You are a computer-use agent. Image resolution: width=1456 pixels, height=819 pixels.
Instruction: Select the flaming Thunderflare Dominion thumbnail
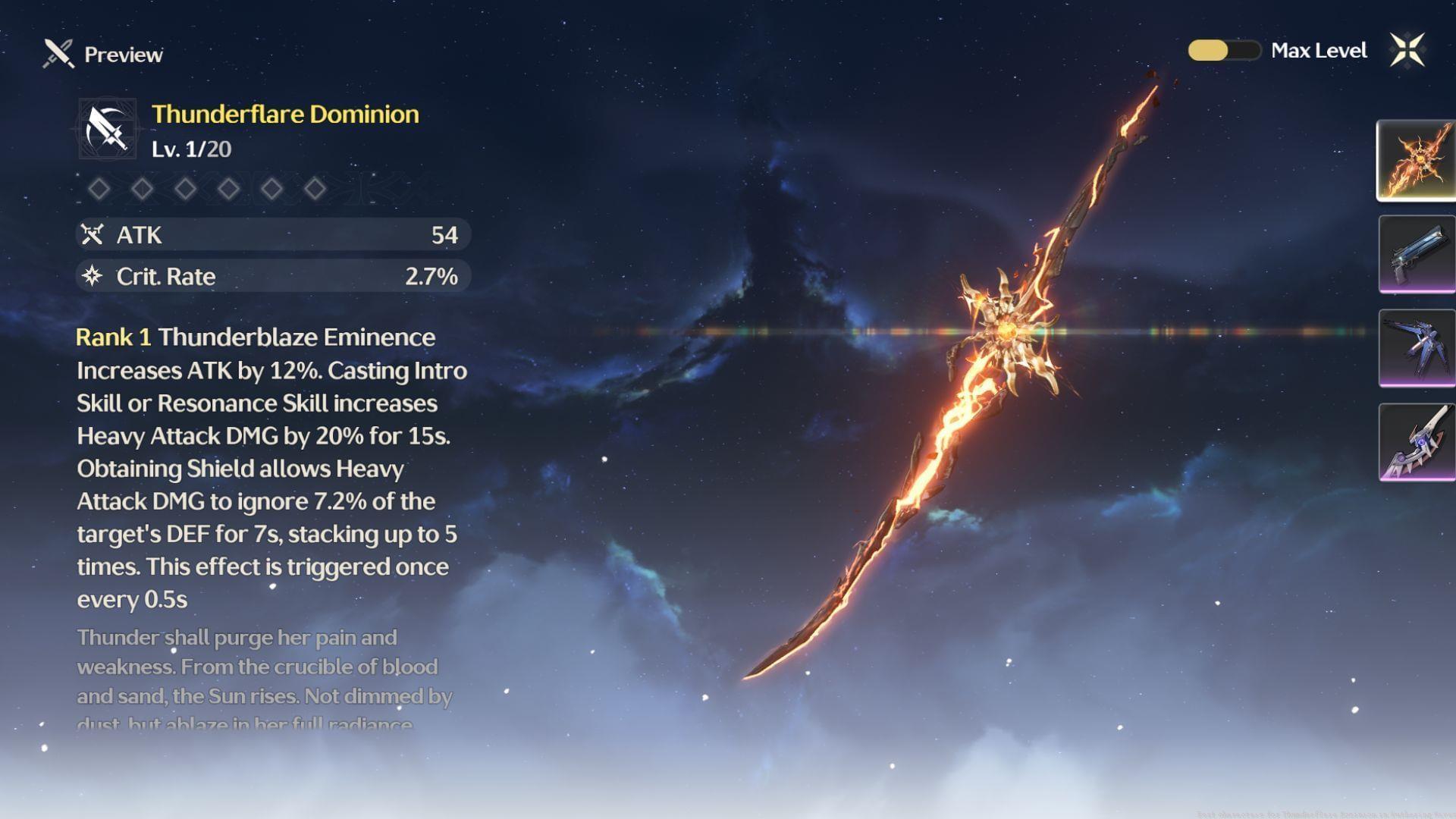pyautogui.click(x=1416, y=161)
